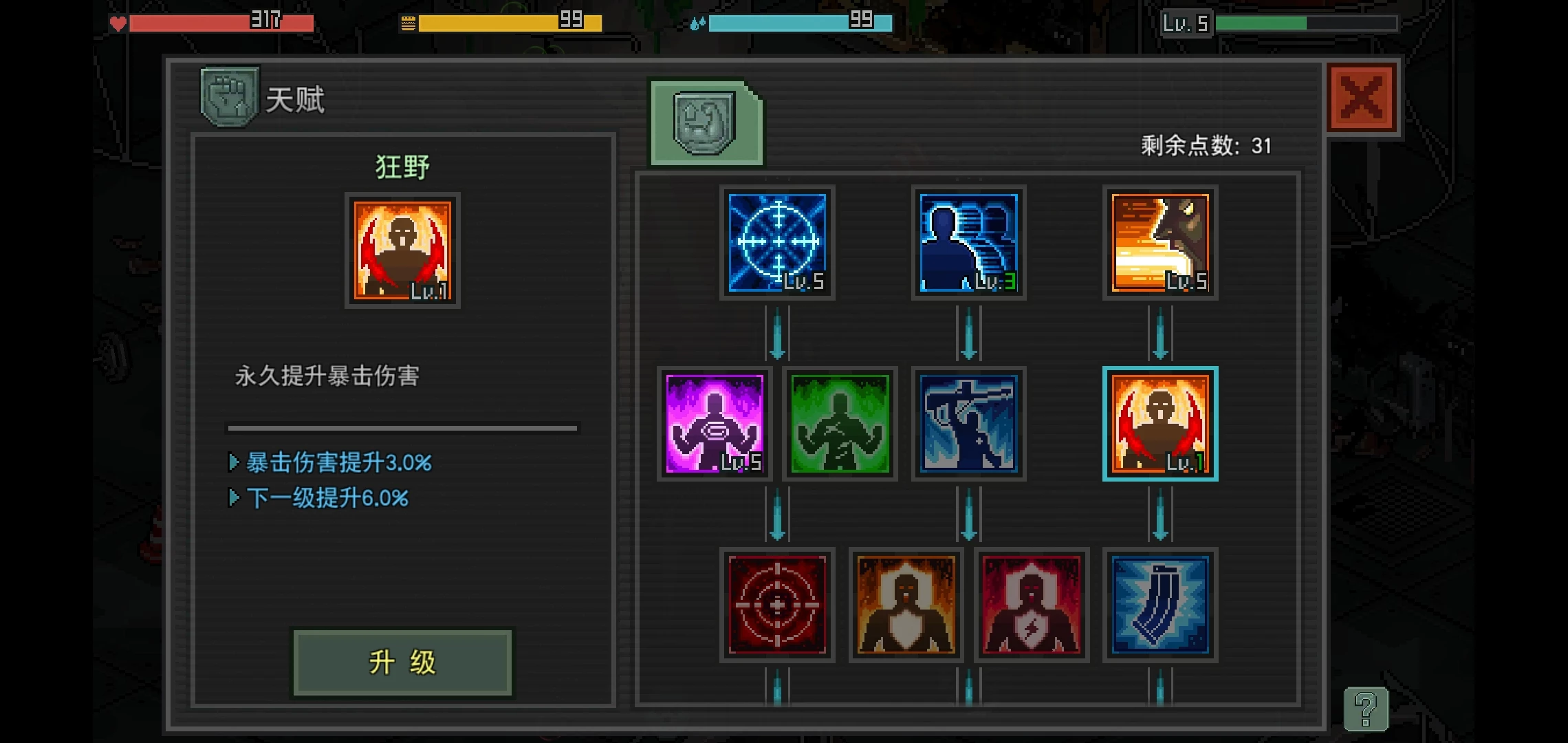The height and width of the screenshot is (743, 1568).
Task: Select the blue ammo magazine talent
Action: click(1160, 605)
